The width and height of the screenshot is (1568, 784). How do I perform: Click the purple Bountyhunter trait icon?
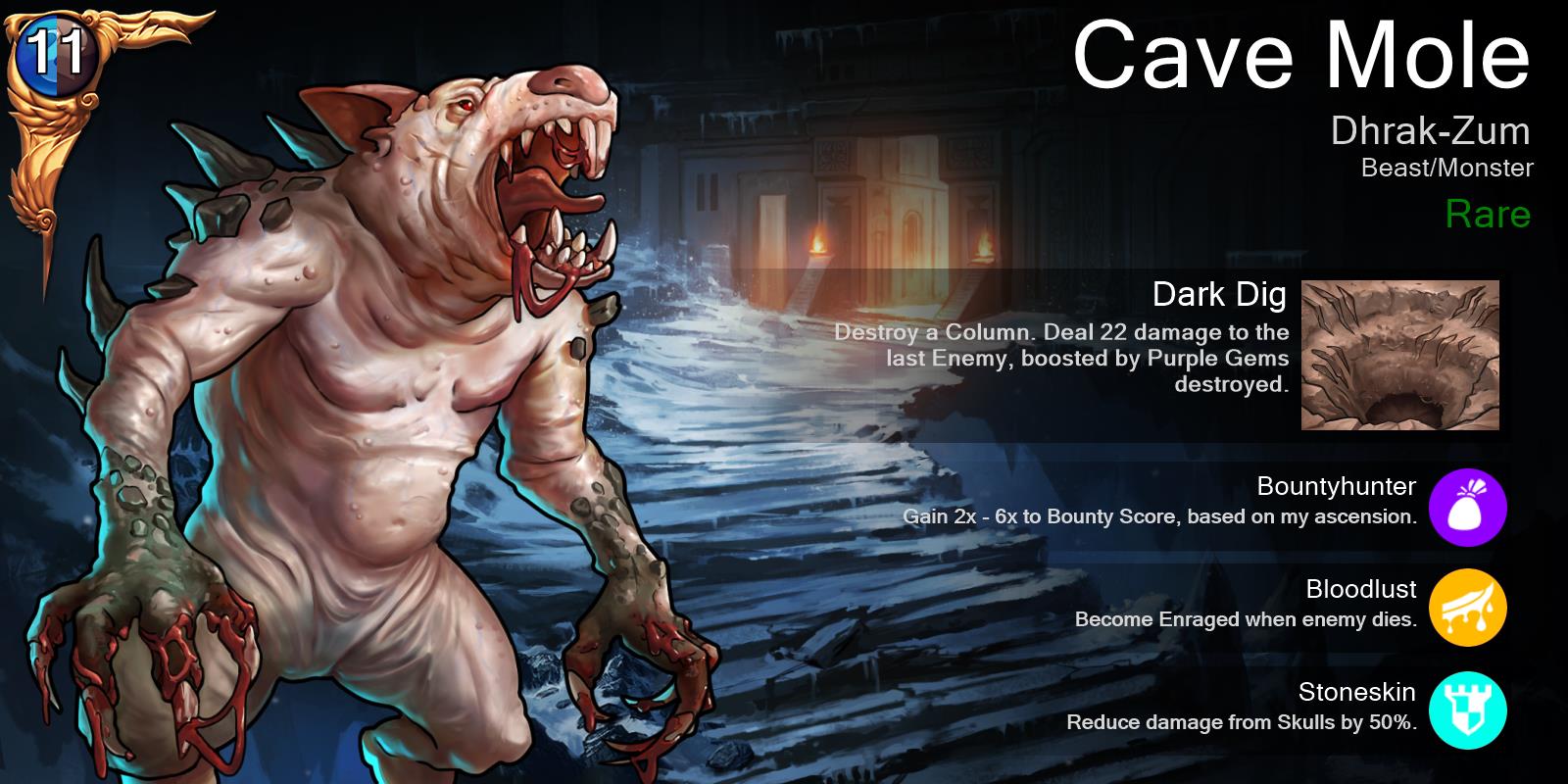1467,506
